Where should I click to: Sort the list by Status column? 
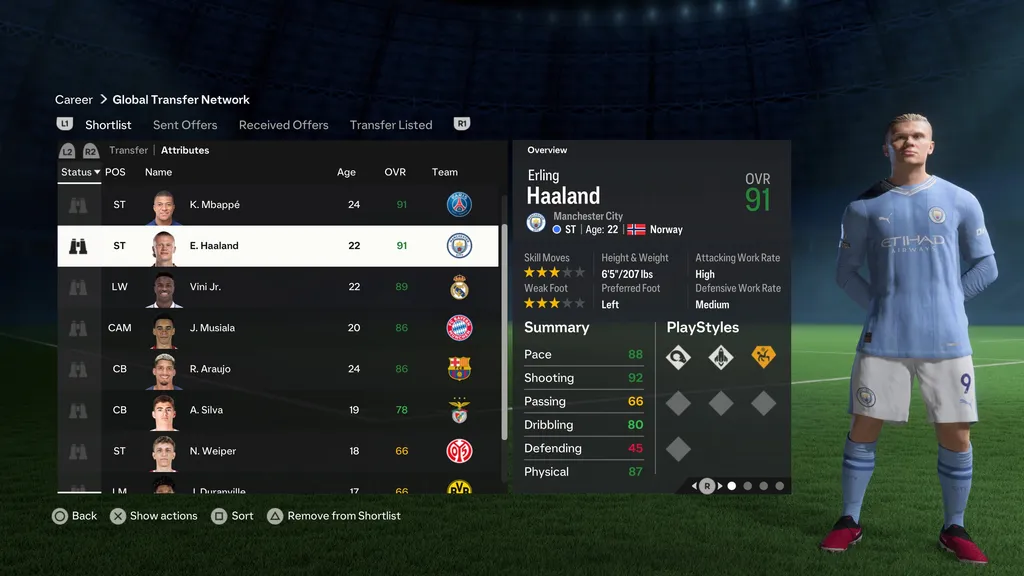pos(79,172)
